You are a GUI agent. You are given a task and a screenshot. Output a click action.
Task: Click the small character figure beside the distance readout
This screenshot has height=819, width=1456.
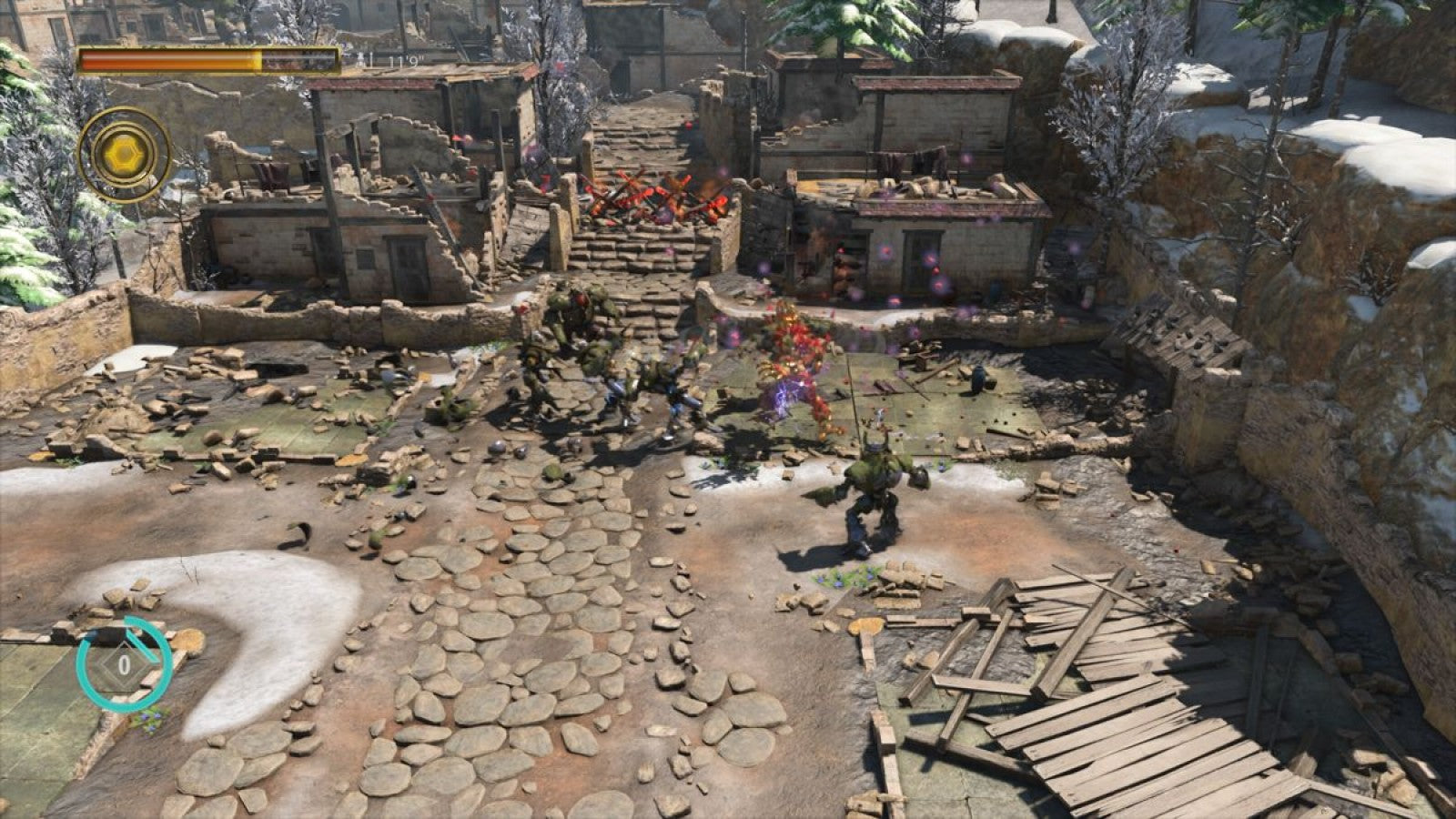(x=361, y=59)
